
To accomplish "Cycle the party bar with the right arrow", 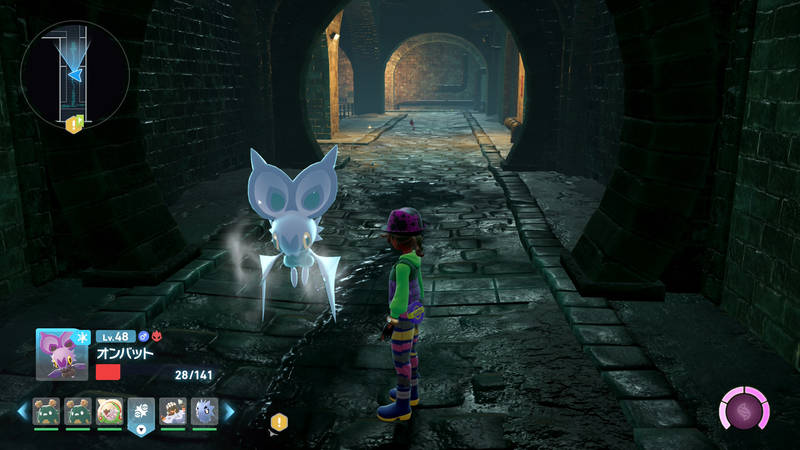I will tap(229, 411).
